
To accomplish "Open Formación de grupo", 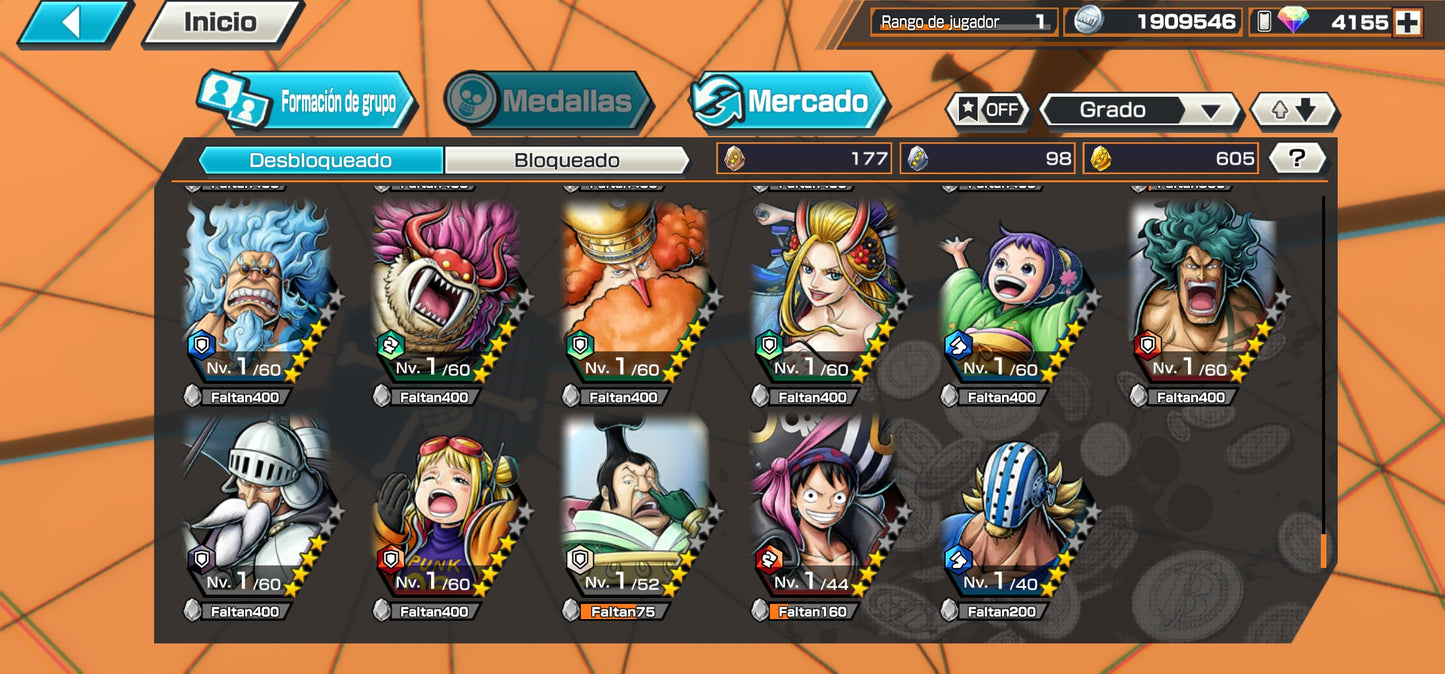I will coord(306,102).
